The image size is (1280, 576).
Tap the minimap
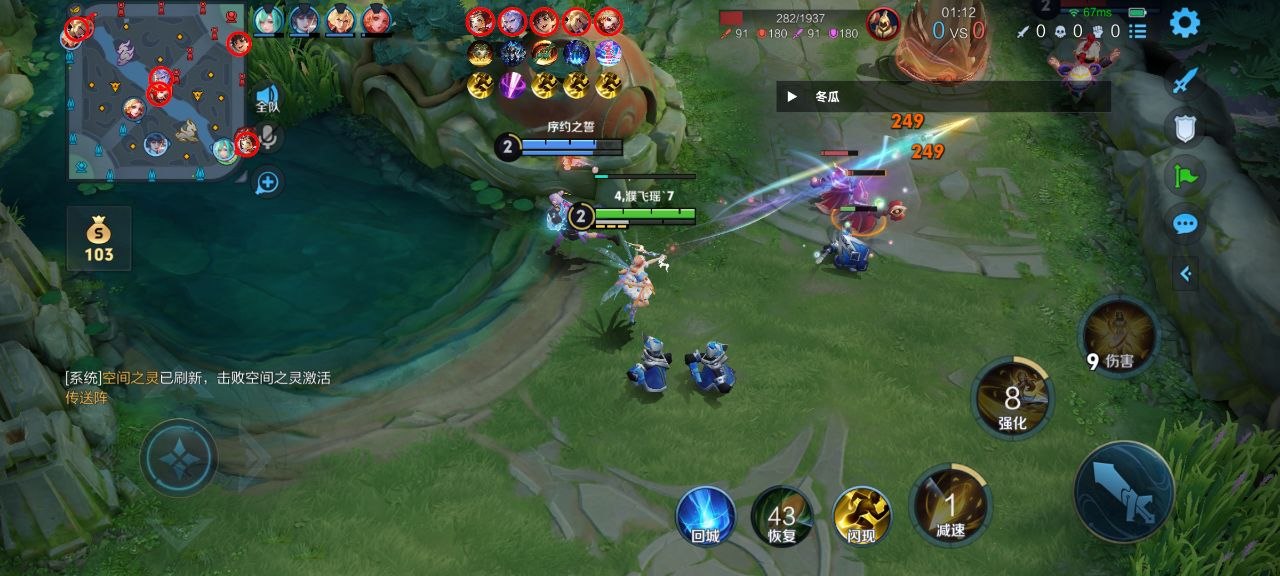(158, 92)
